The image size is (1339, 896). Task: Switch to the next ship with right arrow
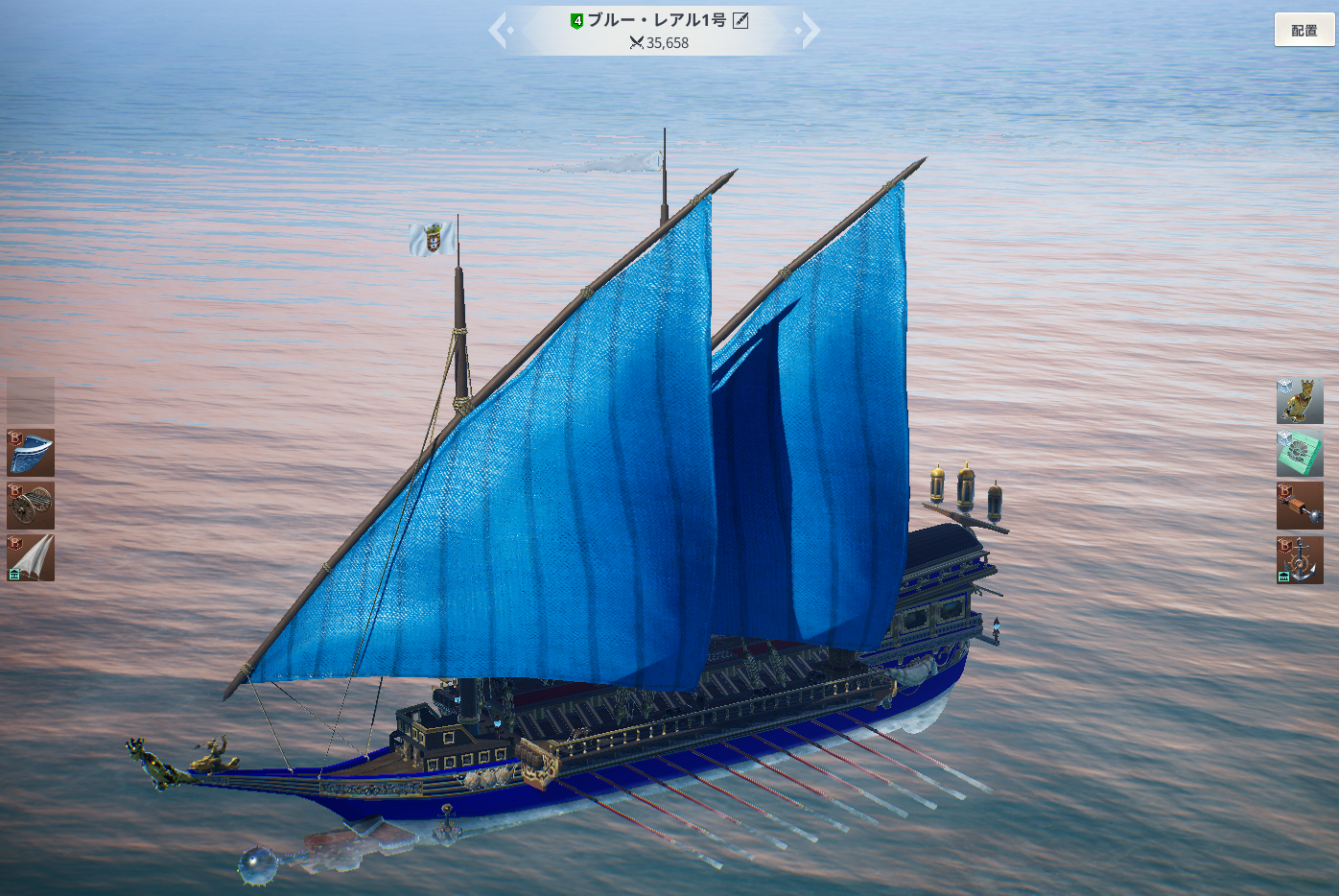[x=810, y=30]
